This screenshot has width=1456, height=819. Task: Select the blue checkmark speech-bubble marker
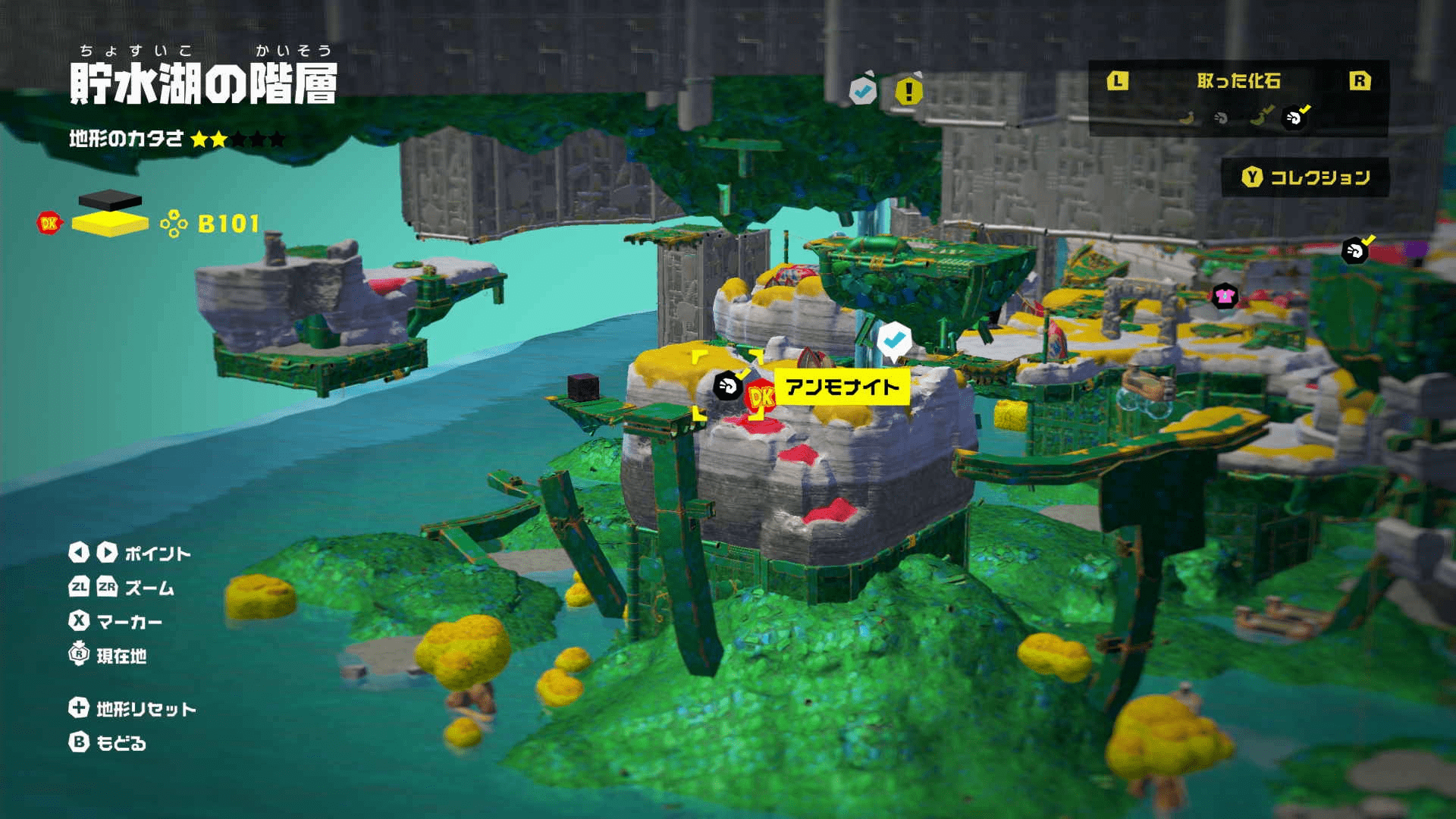pyautogui.click(x=894, y=340)
